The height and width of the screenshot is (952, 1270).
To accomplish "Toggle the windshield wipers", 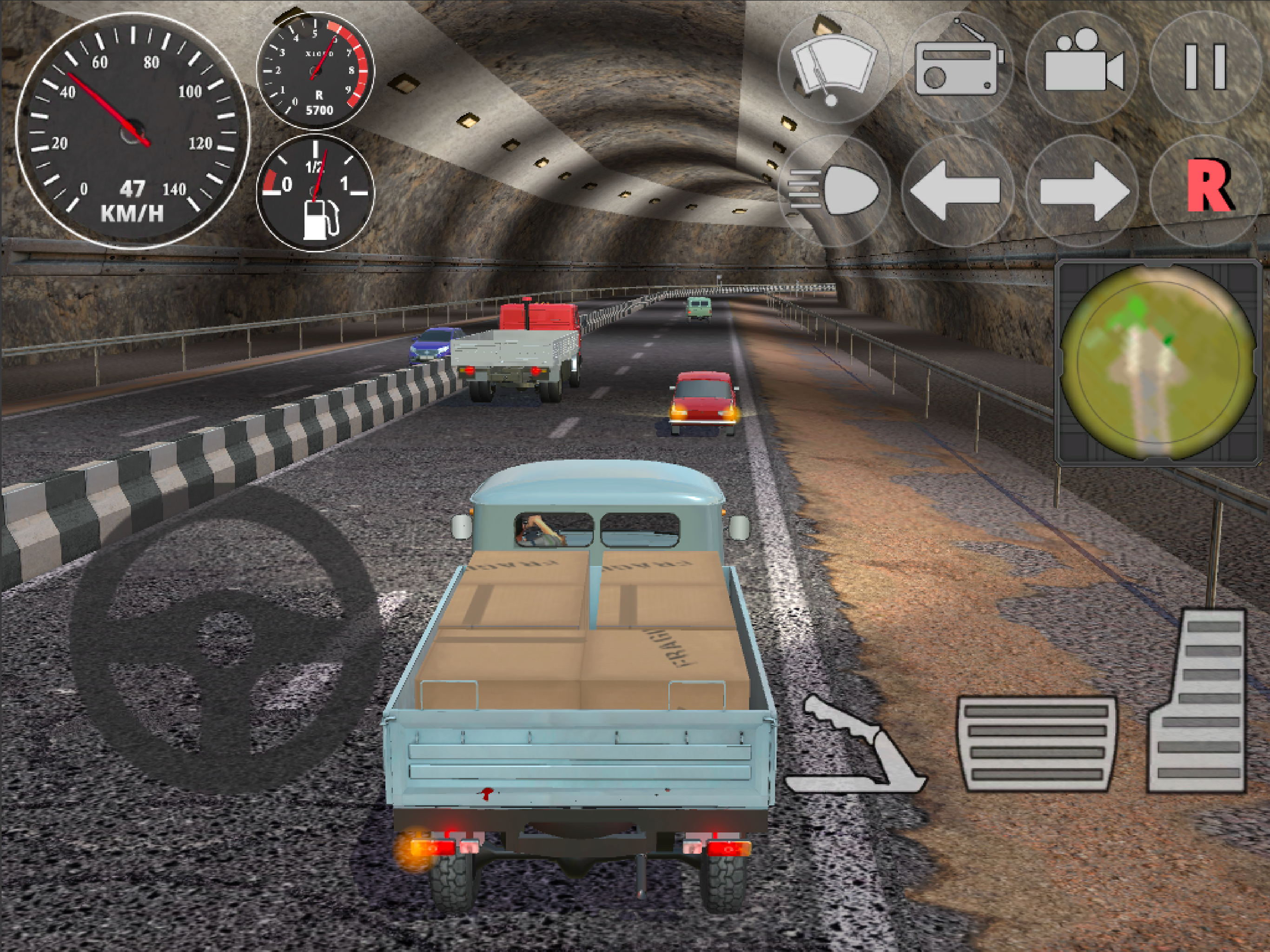I will click(833, 66).
